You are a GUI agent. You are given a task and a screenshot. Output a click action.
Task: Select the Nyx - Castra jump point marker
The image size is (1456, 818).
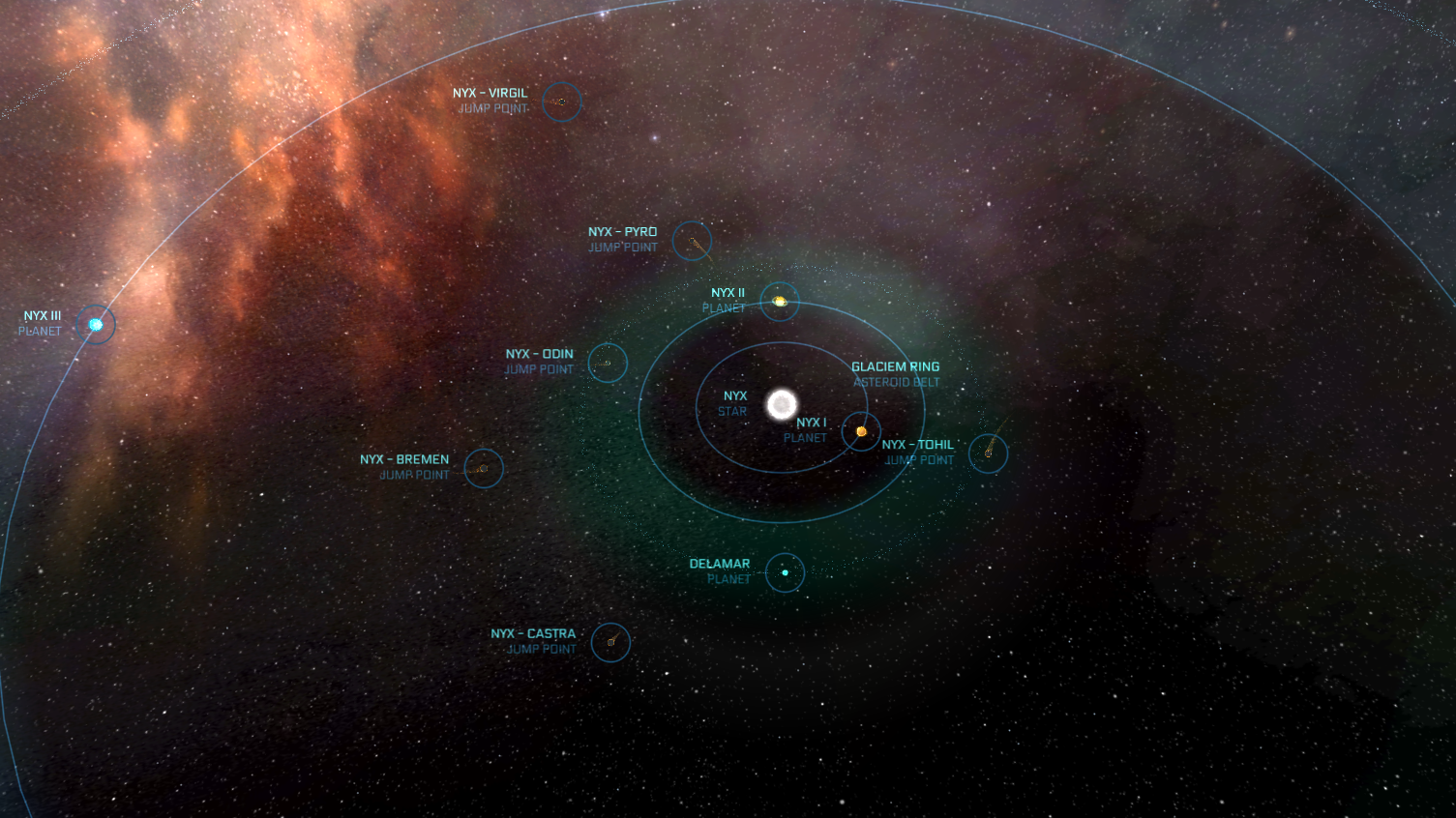[609, 641]
